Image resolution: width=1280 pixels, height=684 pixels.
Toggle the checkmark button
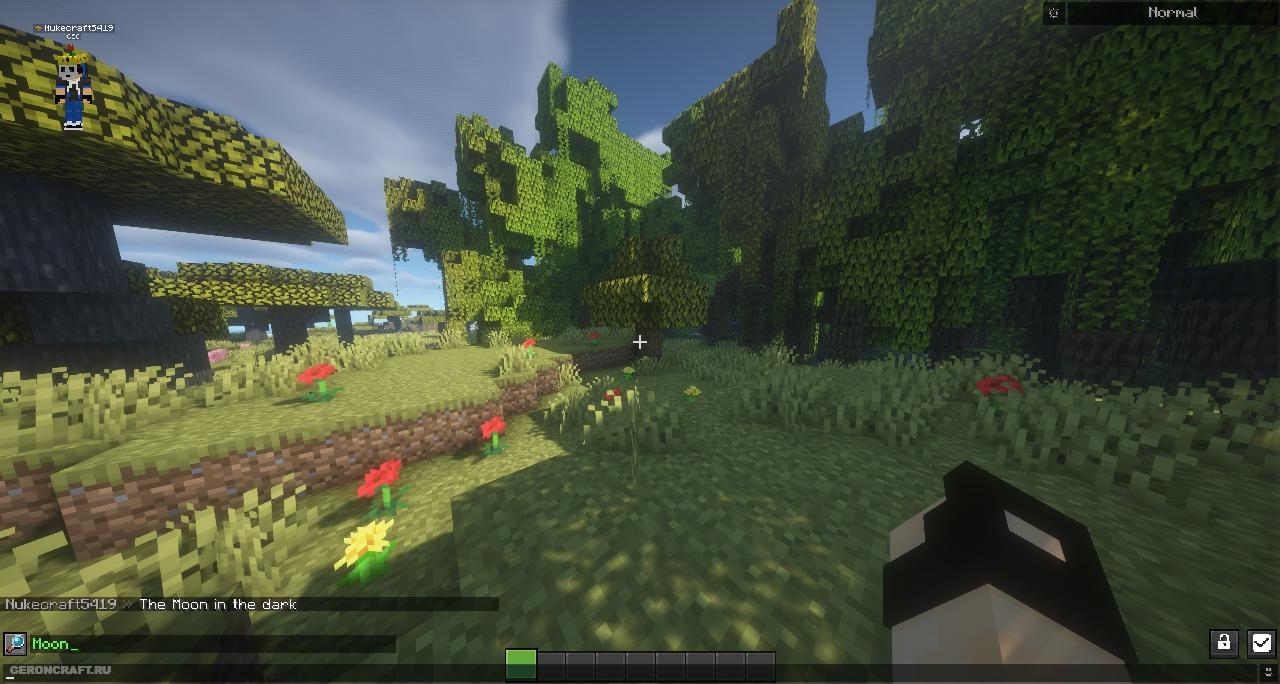pyautogui.click(x=1261, y=643)
